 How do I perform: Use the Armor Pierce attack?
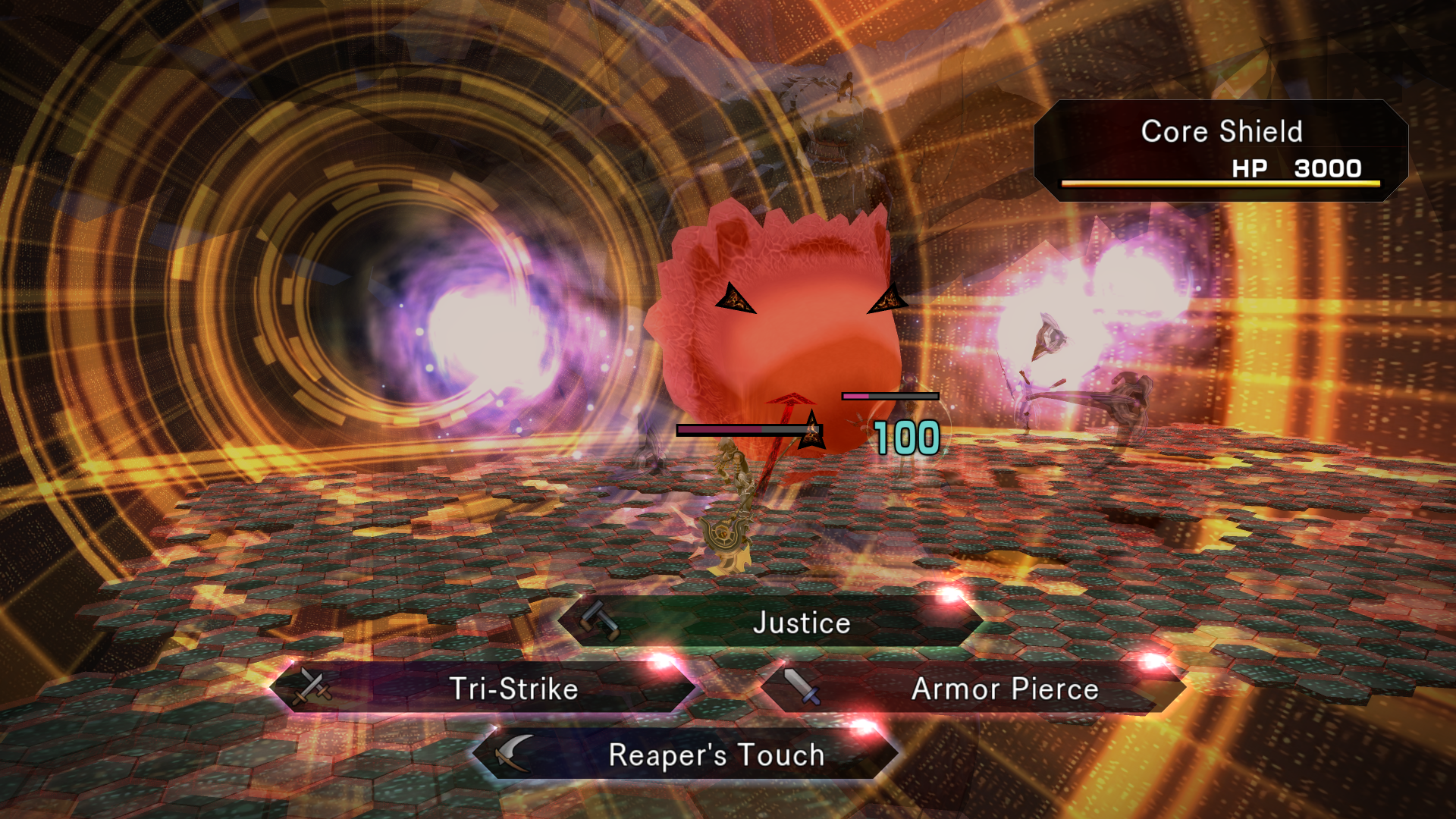click(x=974, y=689)
